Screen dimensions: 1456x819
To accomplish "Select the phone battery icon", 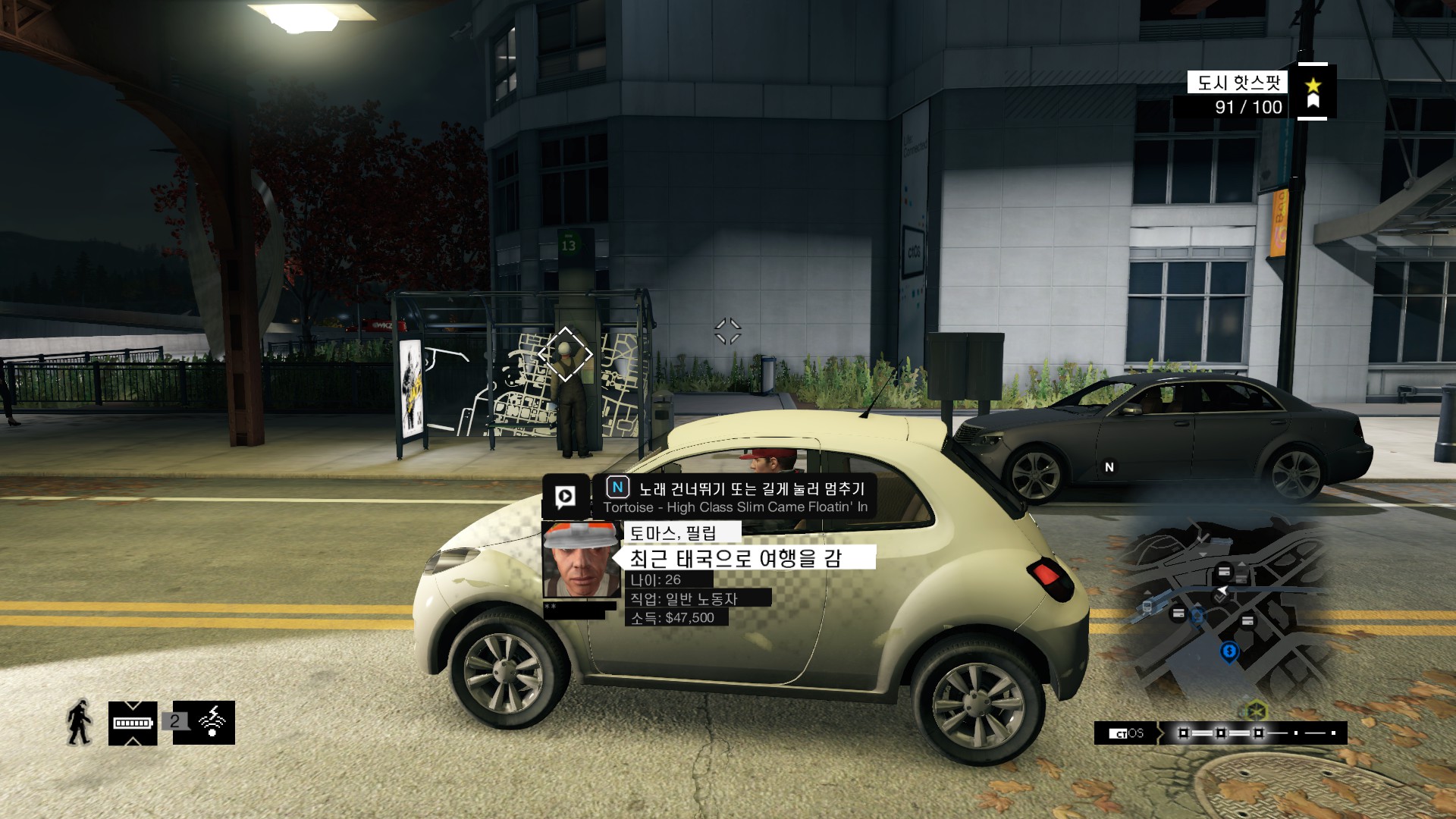I will coord(133,723).
